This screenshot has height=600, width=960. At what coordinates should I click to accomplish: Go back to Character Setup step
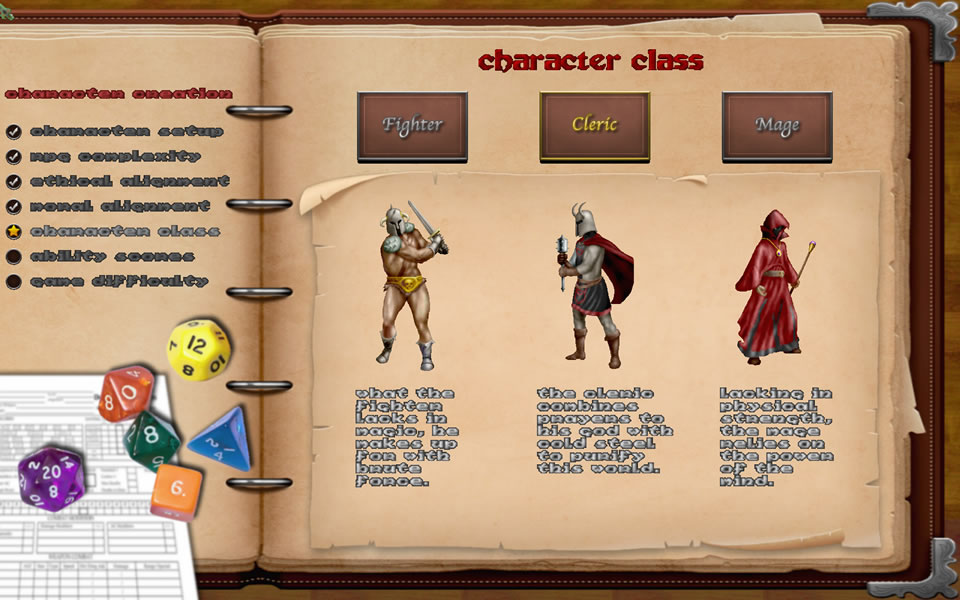point(125,131)
